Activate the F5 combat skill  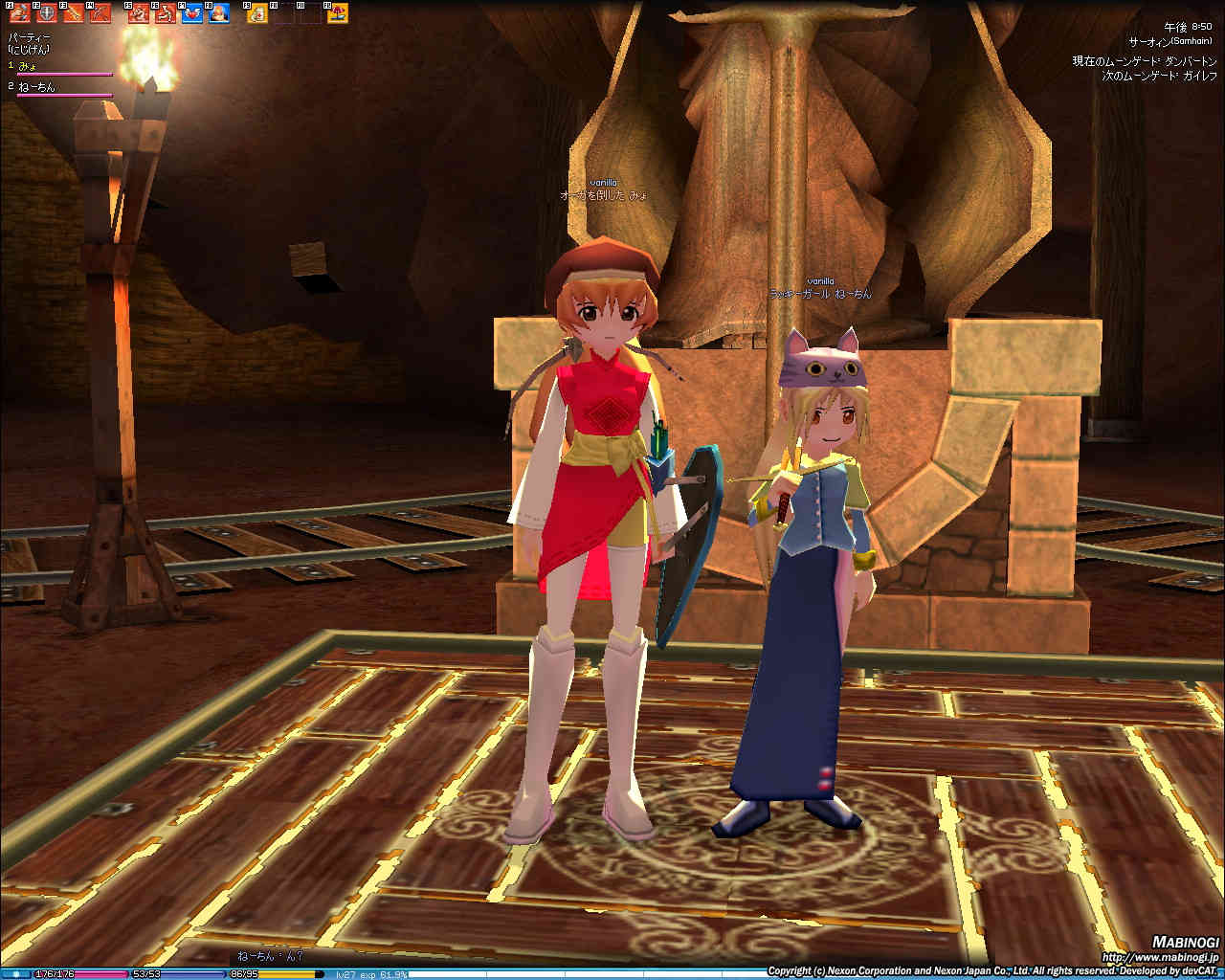(140, 12)
